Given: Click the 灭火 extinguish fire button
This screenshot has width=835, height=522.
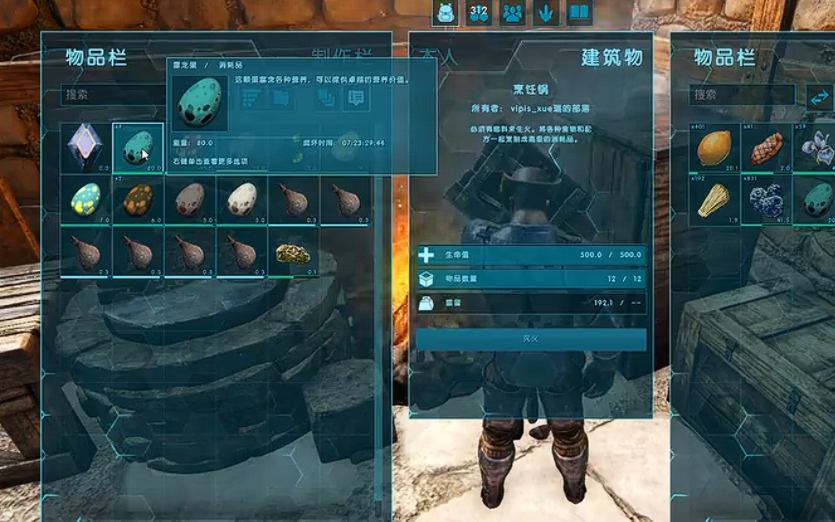Looking at the screenshot, I should (x=531, y=340).
